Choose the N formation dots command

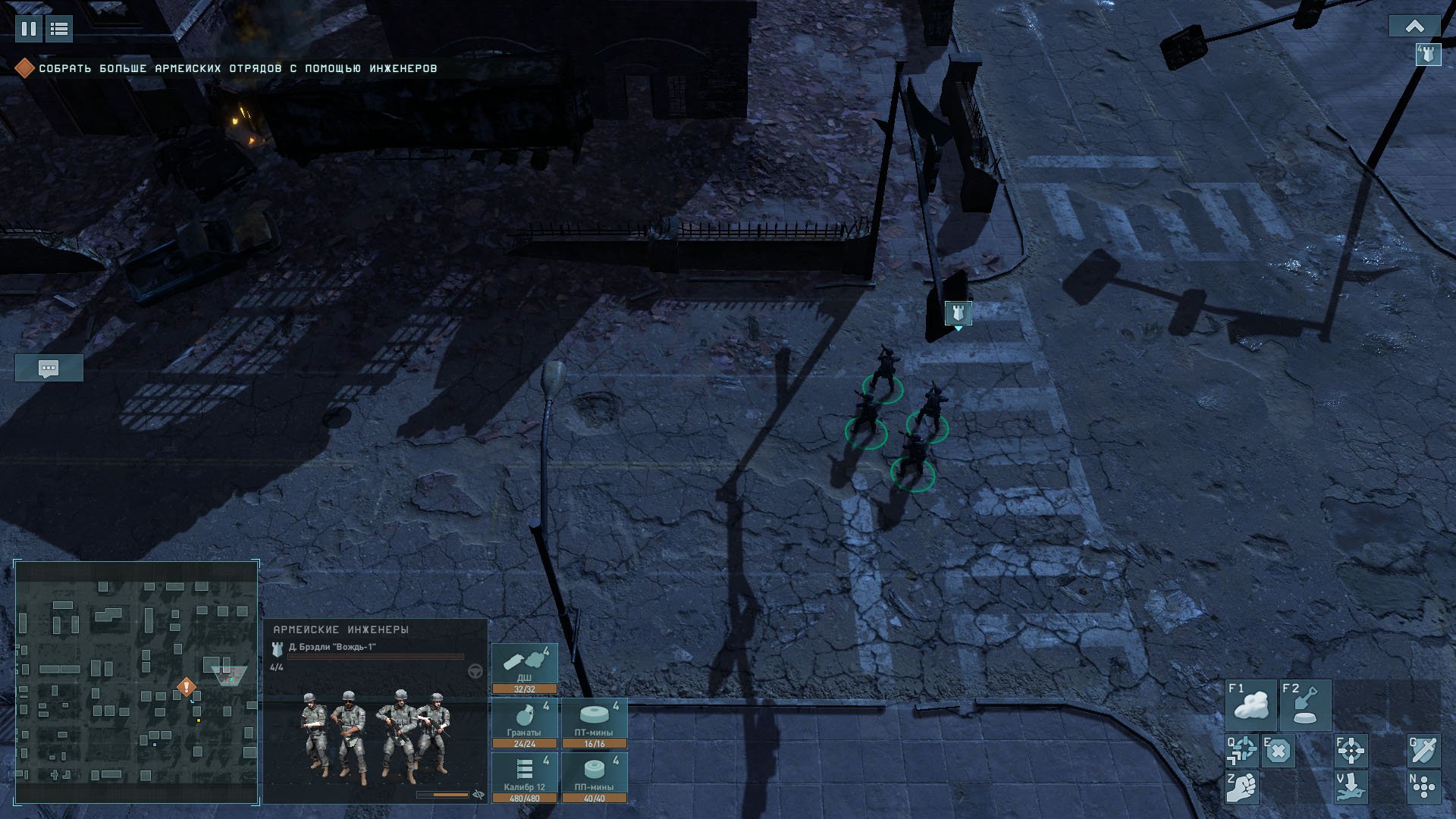[x=1423, y=787]
